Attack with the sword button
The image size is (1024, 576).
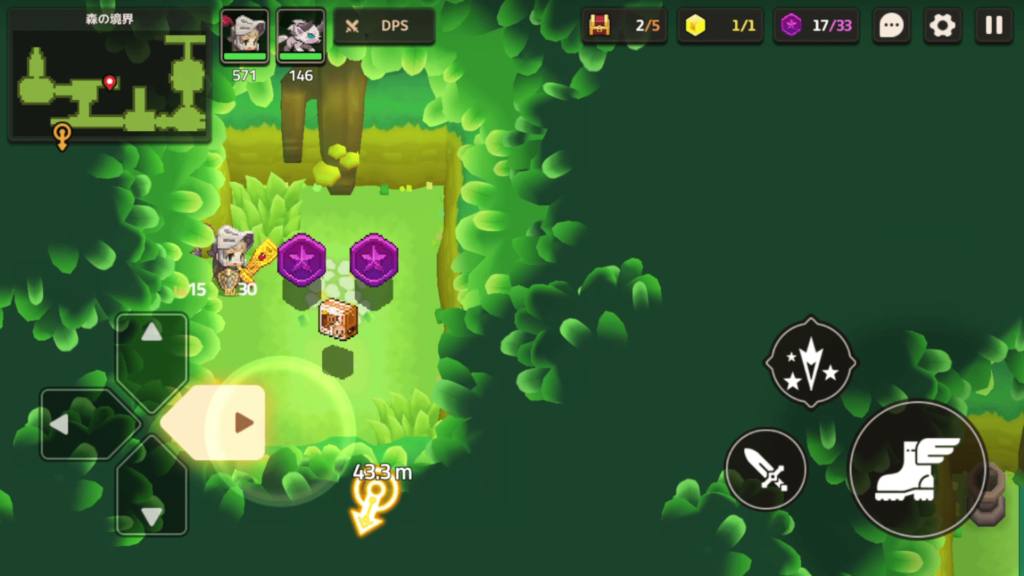(765, 469)
